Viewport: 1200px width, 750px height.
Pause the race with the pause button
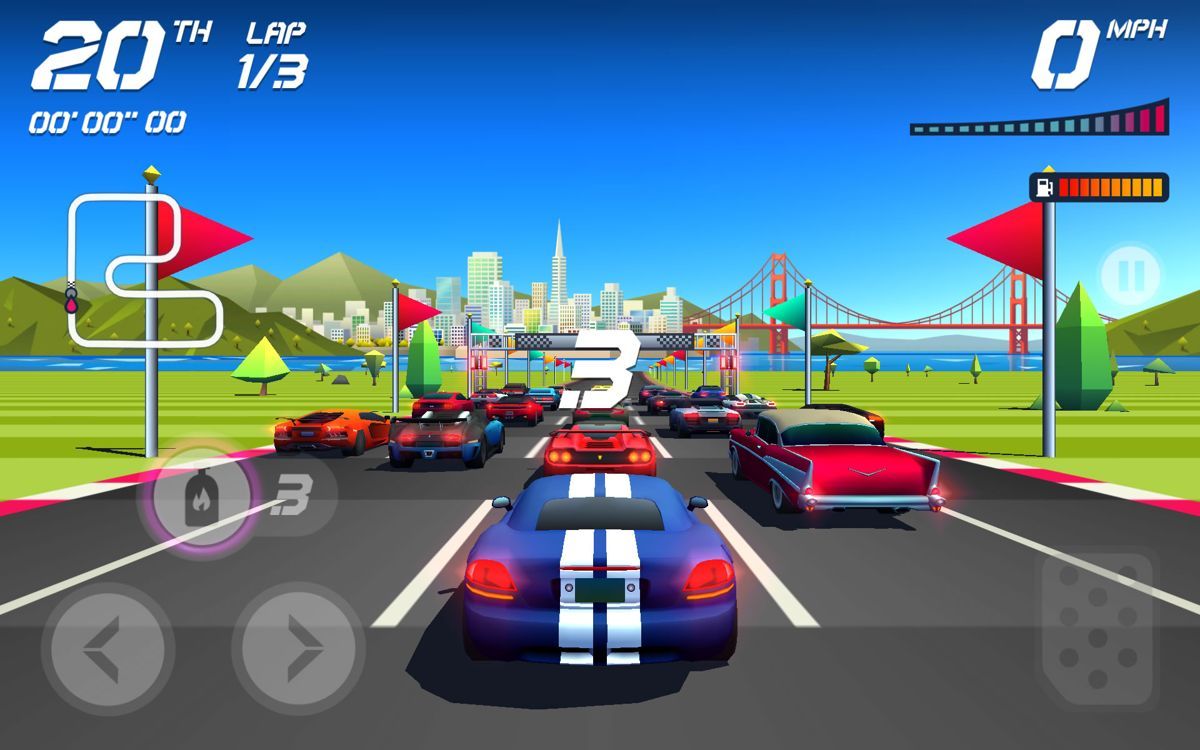point(1131,272)
